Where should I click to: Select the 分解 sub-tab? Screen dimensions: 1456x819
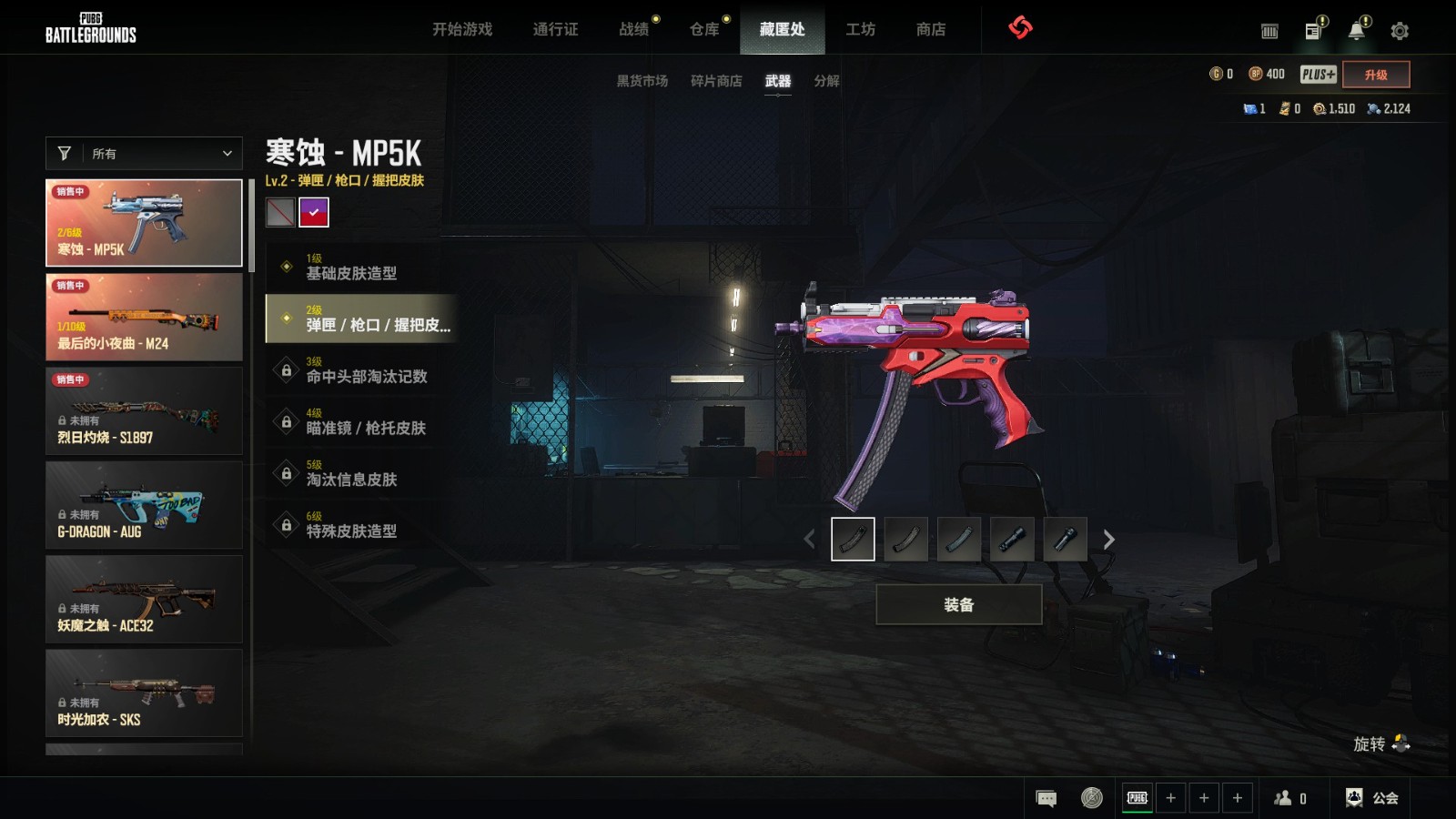(x=826, y=81)
